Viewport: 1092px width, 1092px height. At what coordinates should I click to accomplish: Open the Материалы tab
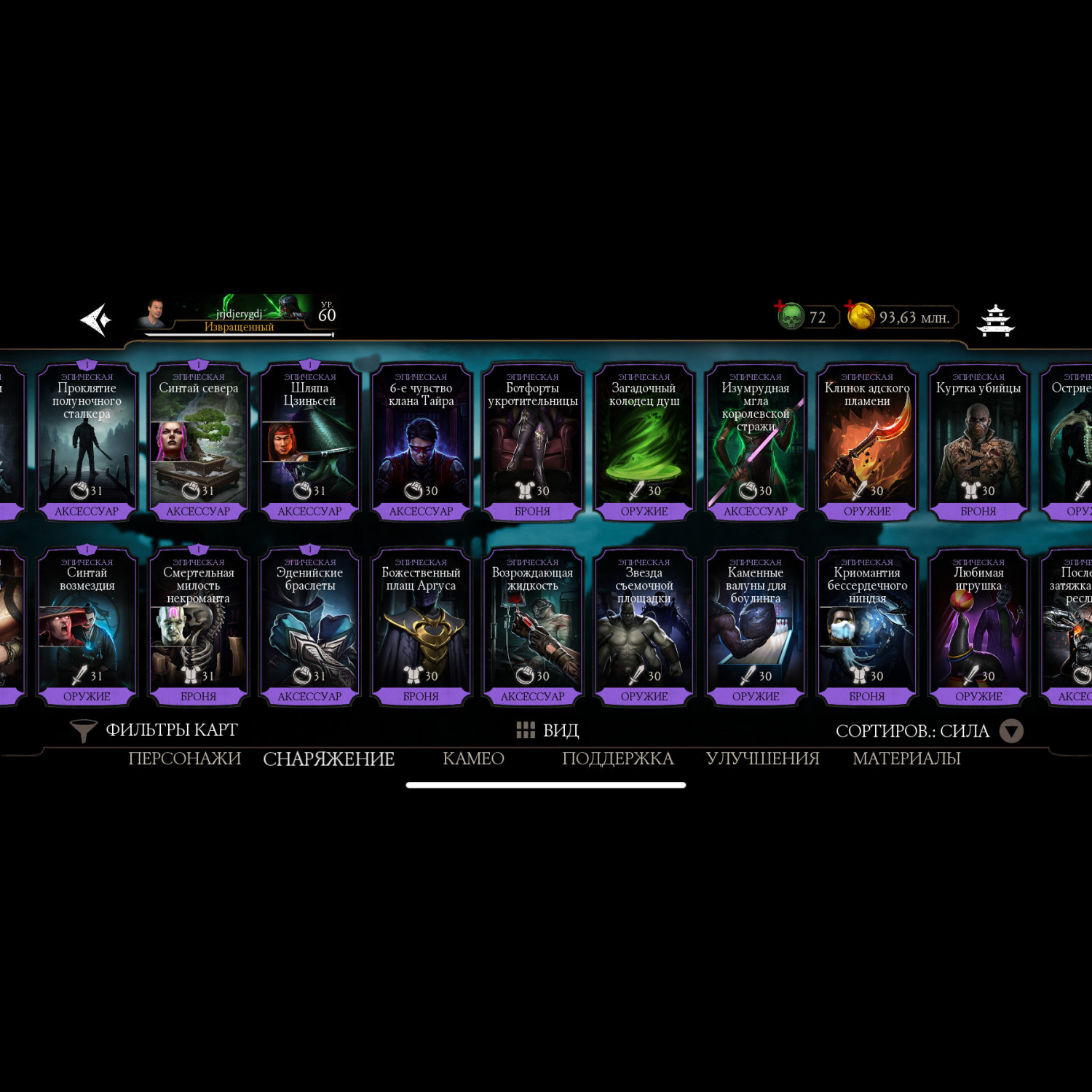pyautogui.click(x=906, y=759)
